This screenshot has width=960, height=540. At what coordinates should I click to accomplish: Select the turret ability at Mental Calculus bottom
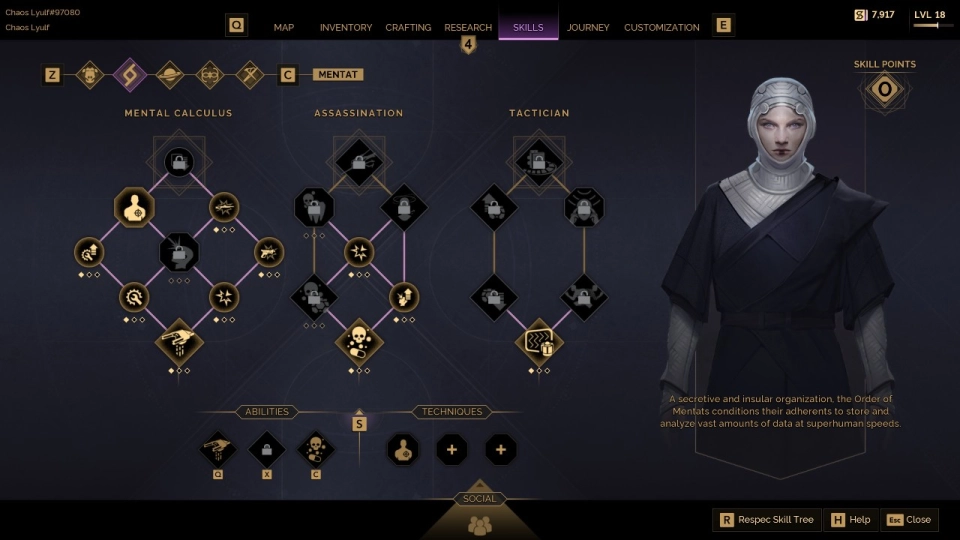click(179, 342)
